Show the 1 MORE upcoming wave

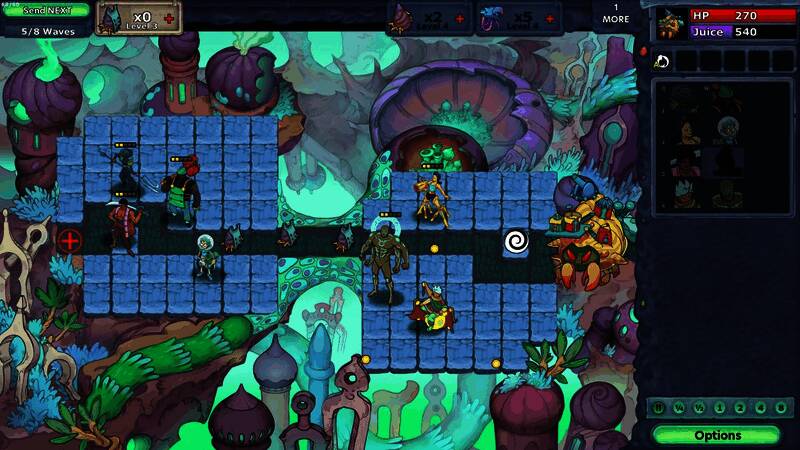click(616, 13)
